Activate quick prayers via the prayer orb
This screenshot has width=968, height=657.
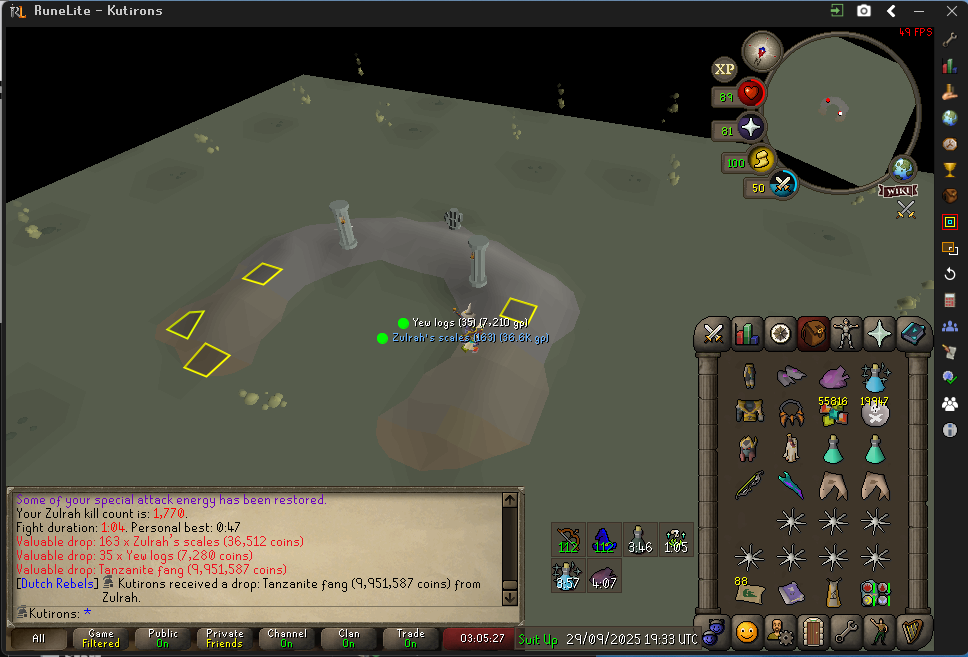(x=750, y=128)
